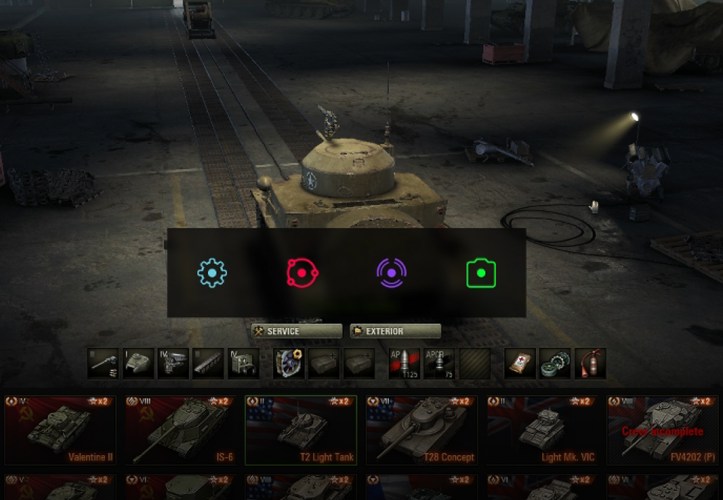
Task: Choose the T28 Concept tank
Action: coord(422,430)
